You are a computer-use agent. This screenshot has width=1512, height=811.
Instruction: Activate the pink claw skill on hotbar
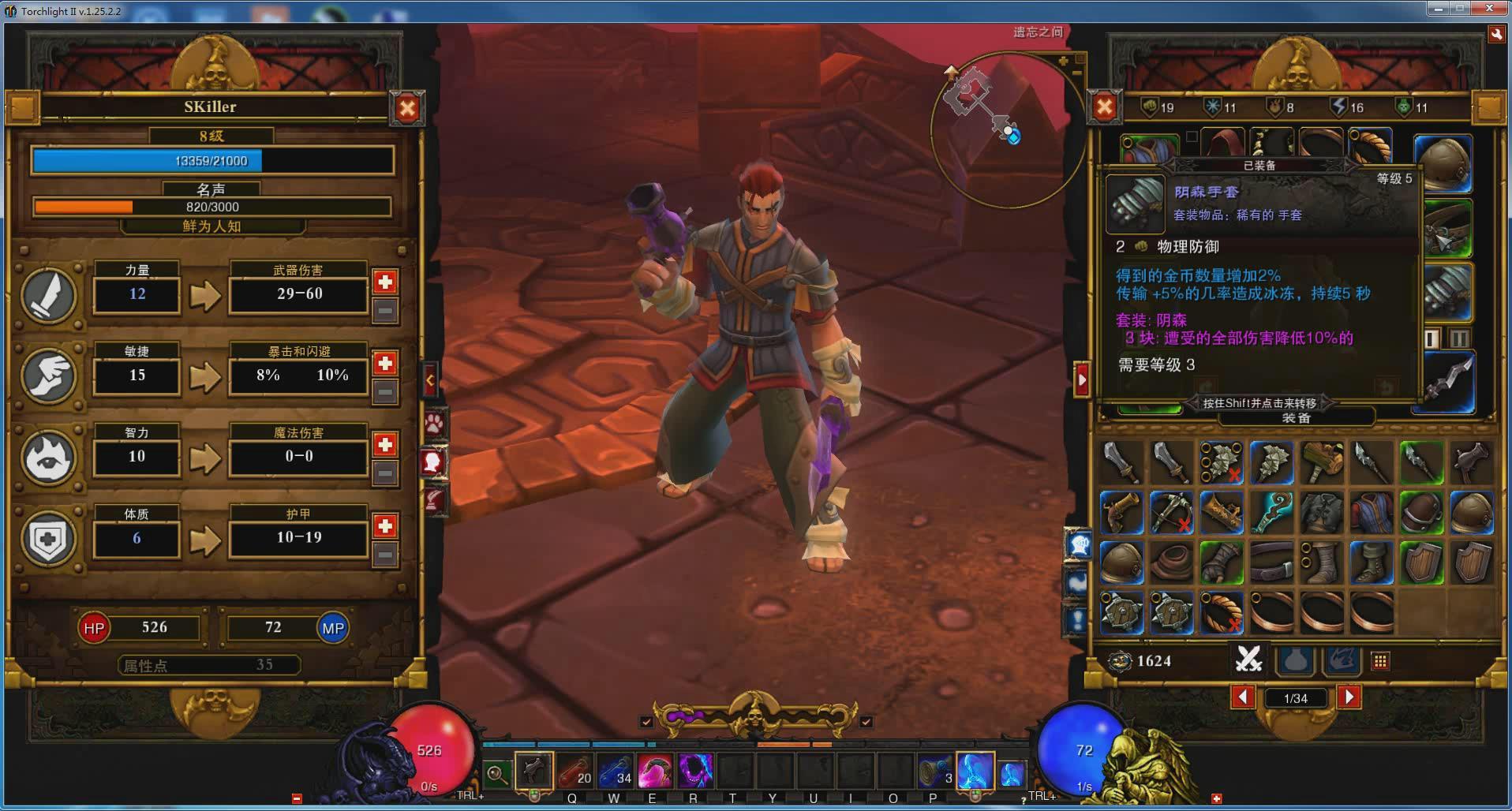[655, 772]
